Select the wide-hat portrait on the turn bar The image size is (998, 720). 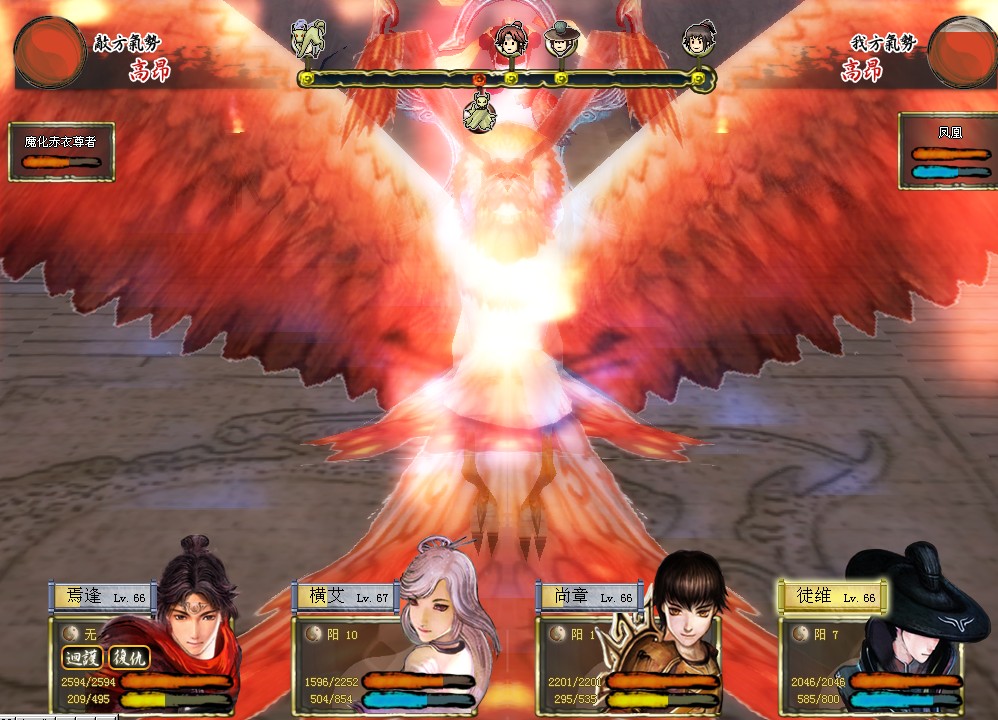click(561, 40)
